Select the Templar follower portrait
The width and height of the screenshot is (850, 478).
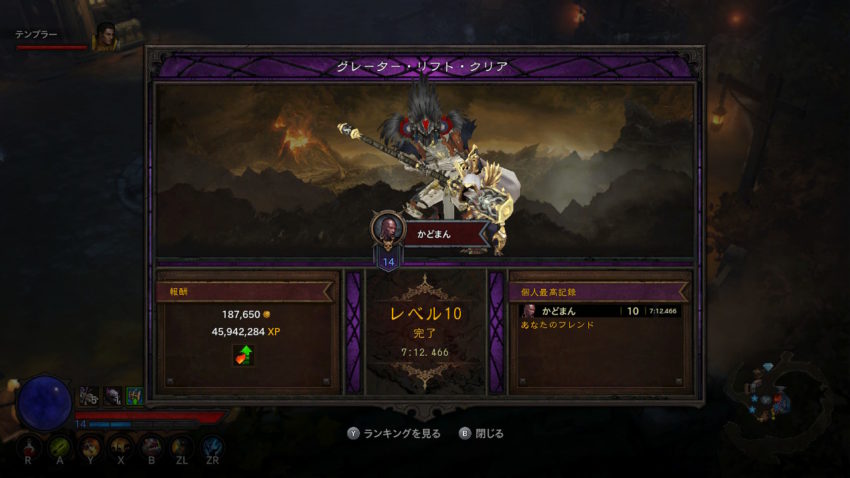105,37
